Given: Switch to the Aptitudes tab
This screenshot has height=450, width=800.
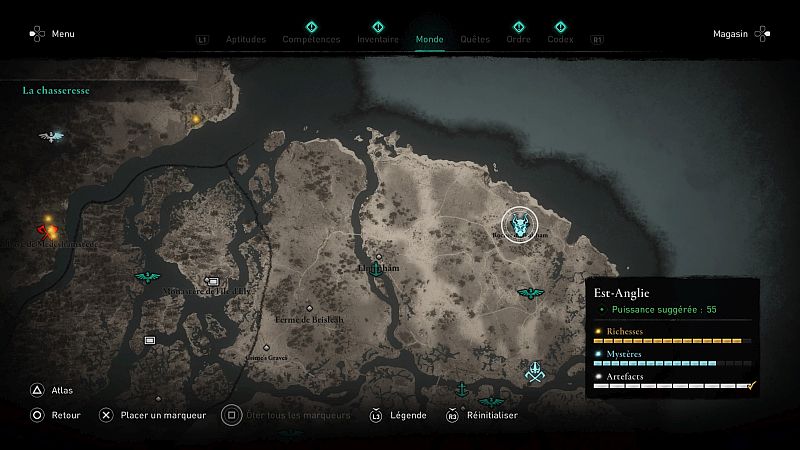Looking at the screenshot, I should tap(246, 40).
